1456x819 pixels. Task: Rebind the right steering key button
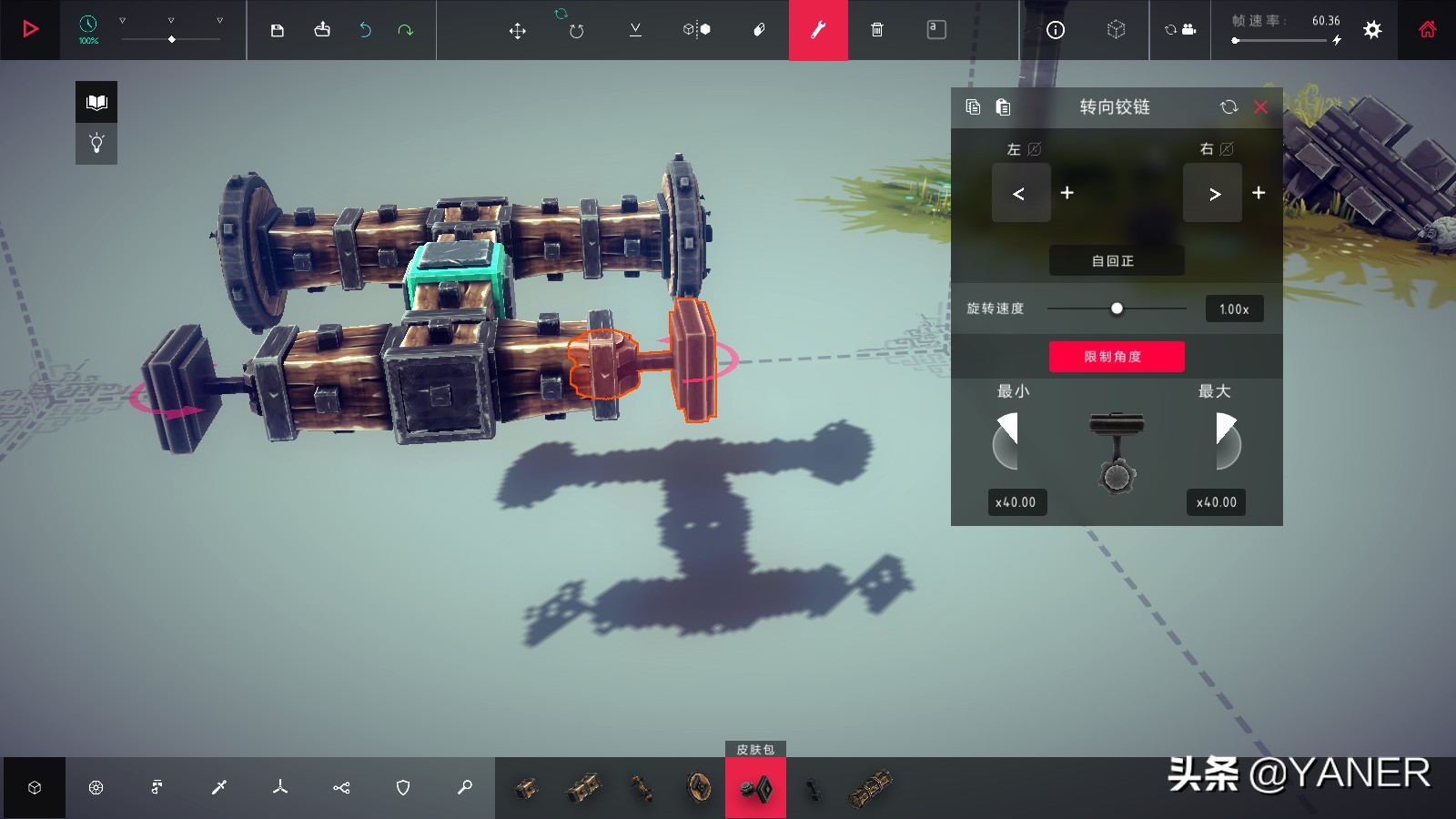(x=1212, y=193)
